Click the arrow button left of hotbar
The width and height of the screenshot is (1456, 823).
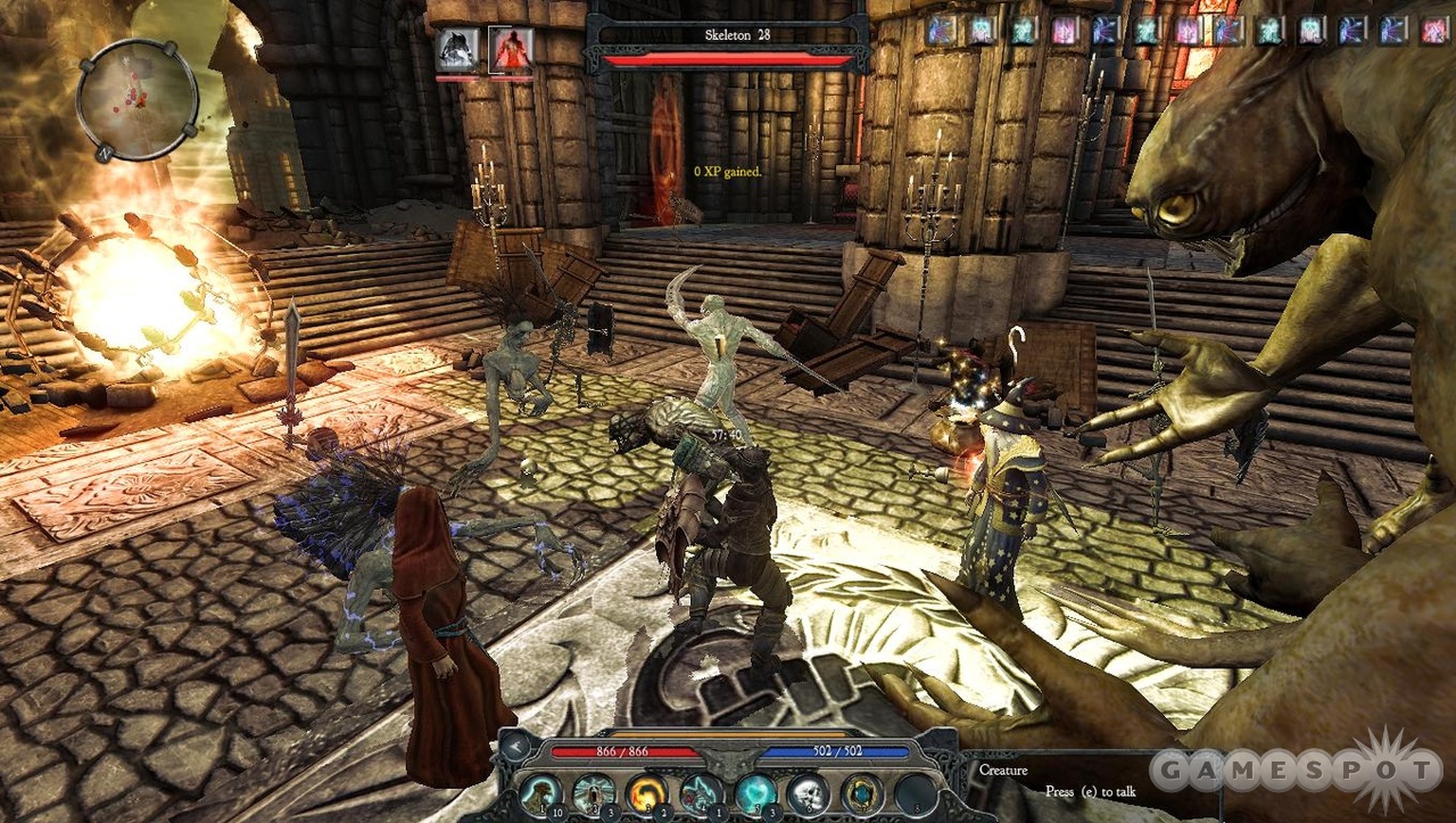[x=516, y=747]
